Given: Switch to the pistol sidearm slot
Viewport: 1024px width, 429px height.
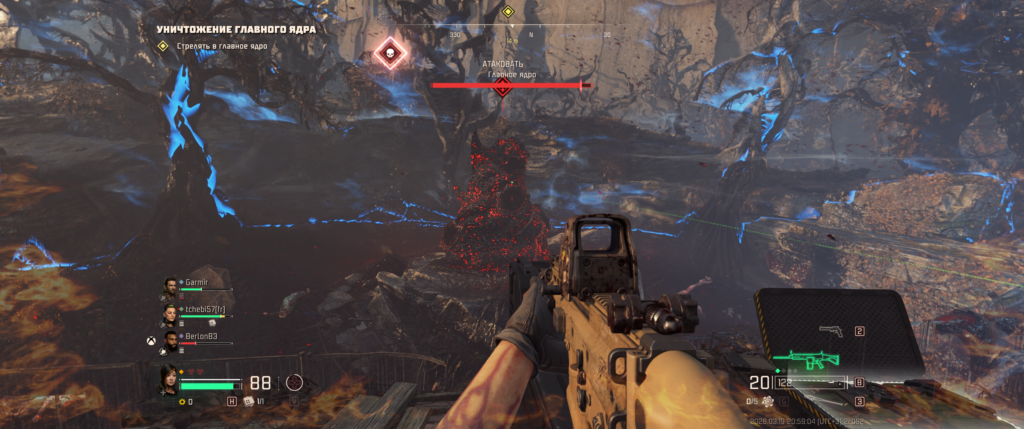Looking at the screenshot, I should click(829, 331).
